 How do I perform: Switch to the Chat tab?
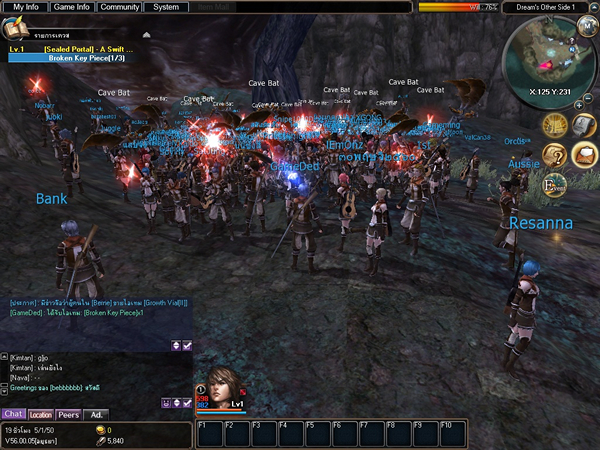(x=13, y=414)
